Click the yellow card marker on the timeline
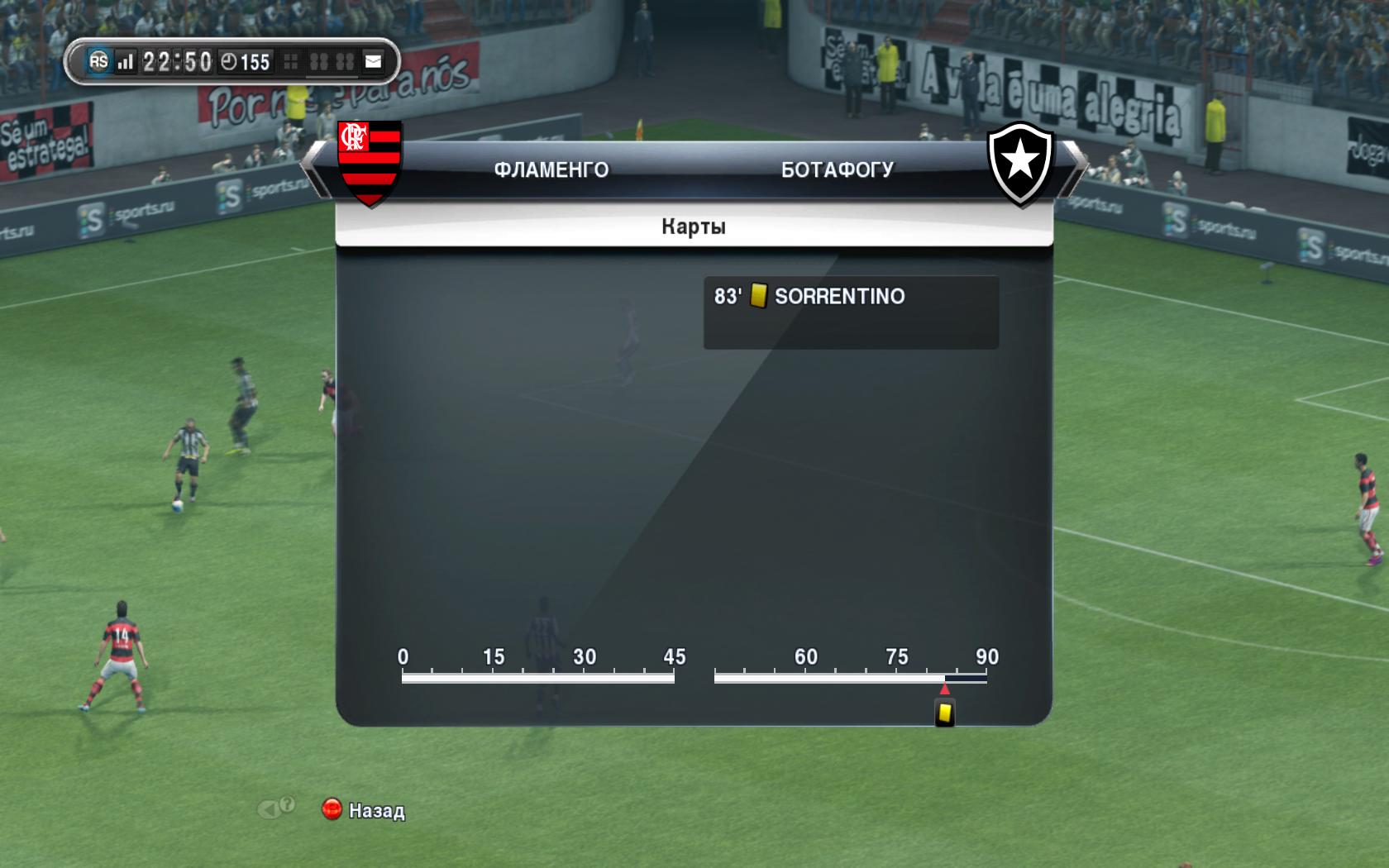1389x868 pixels. (944, 713)
